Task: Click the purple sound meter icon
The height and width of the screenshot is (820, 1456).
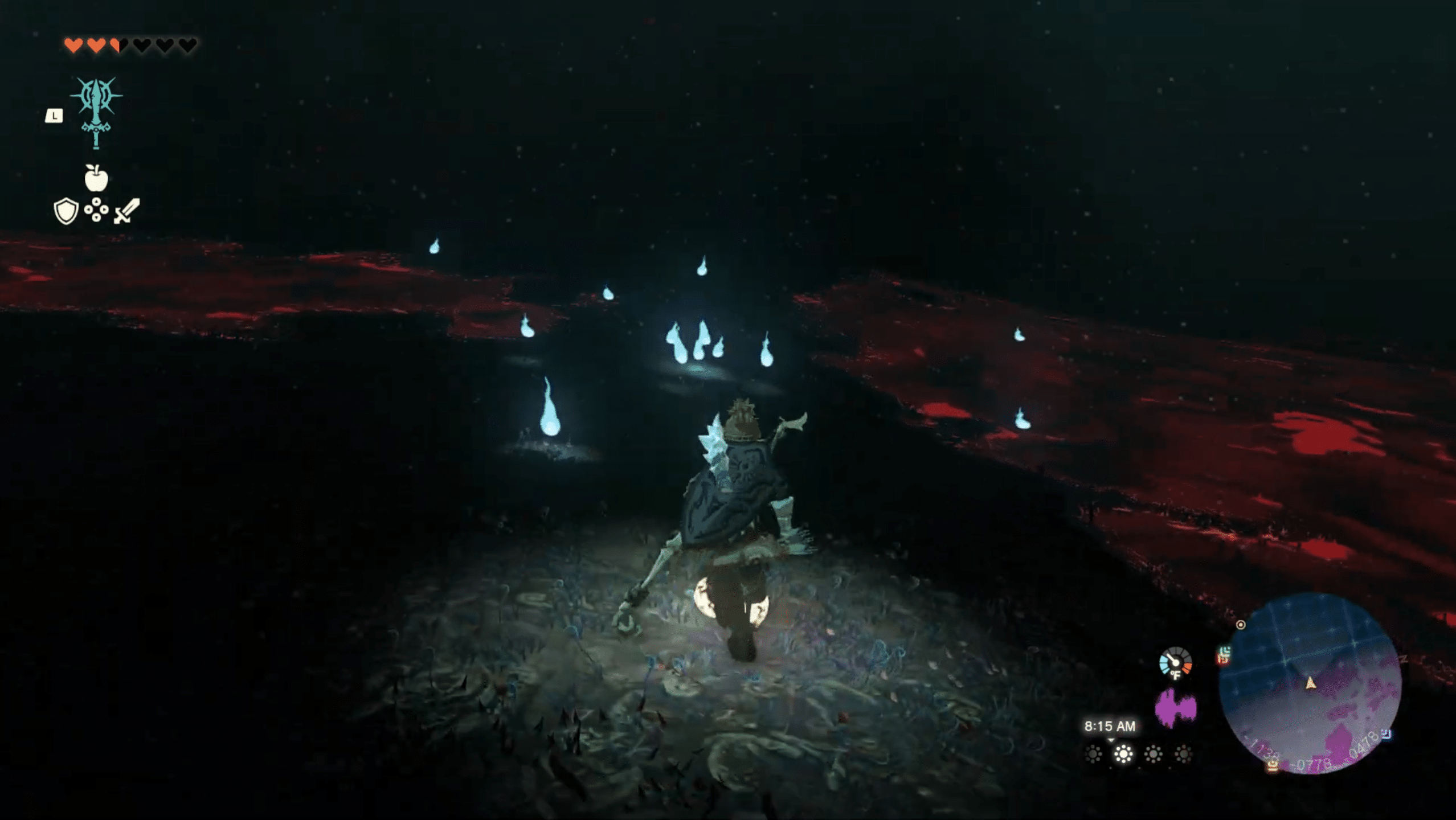Action: tap(1175, 708)
